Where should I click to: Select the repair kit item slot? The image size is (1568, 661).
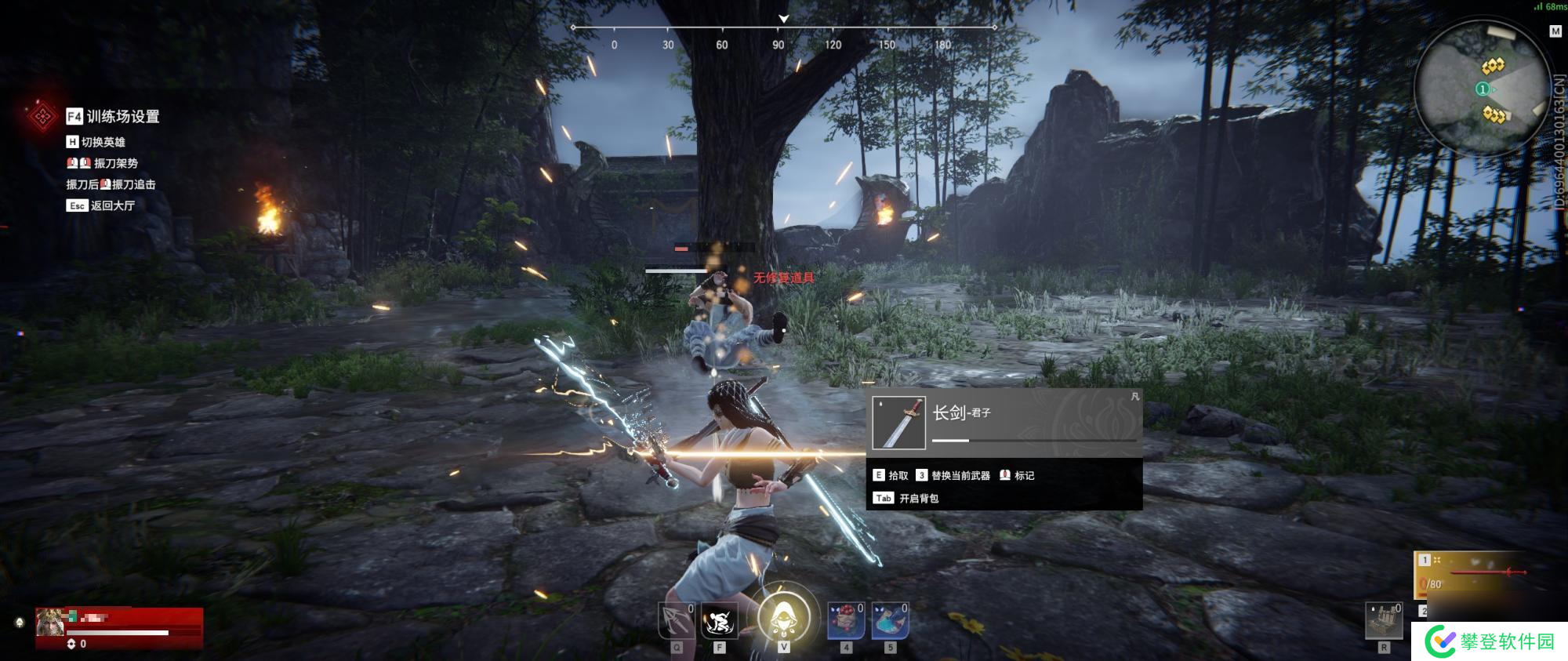coord(1384,622)
